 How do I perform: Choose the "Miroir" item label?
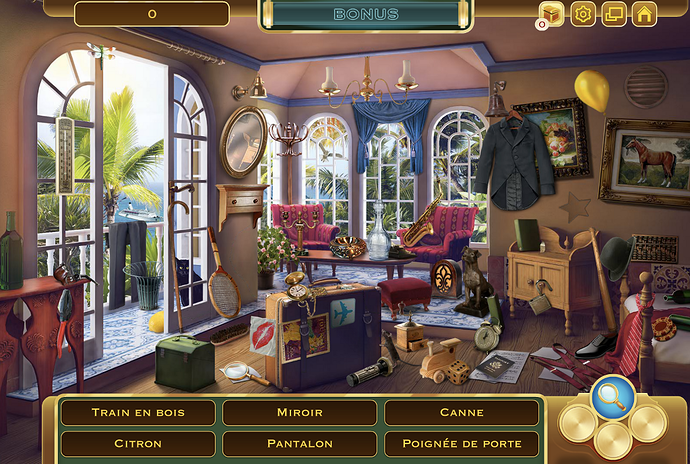[x=299, y=412]
